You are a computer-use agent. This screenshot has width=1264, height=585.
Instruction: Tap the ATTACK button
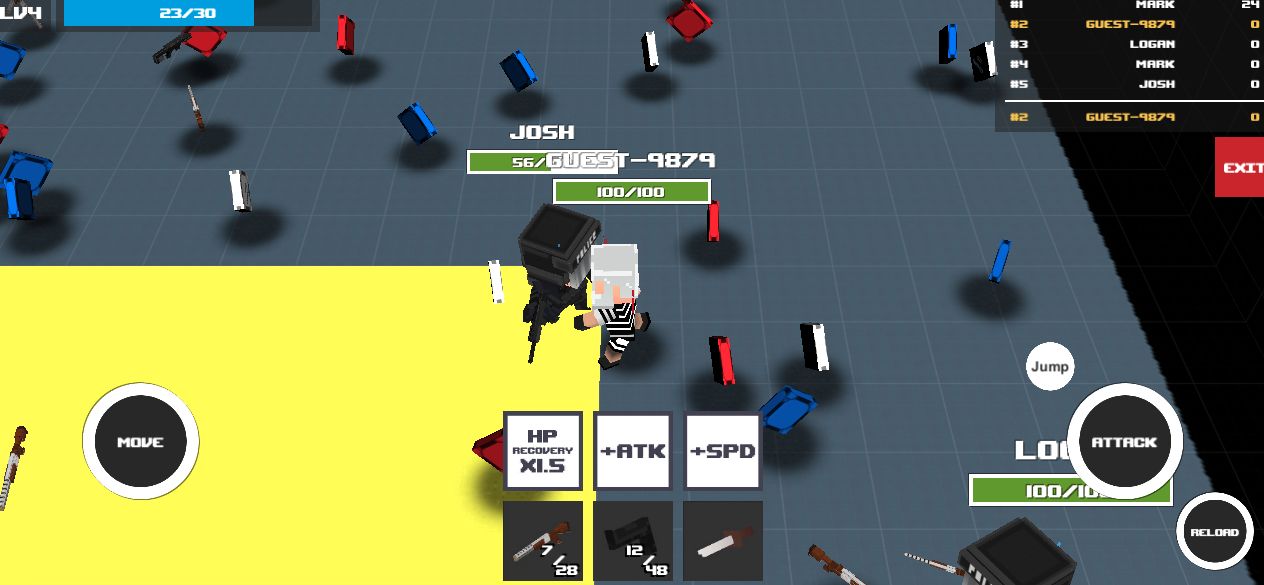[x=1124, y=441]
